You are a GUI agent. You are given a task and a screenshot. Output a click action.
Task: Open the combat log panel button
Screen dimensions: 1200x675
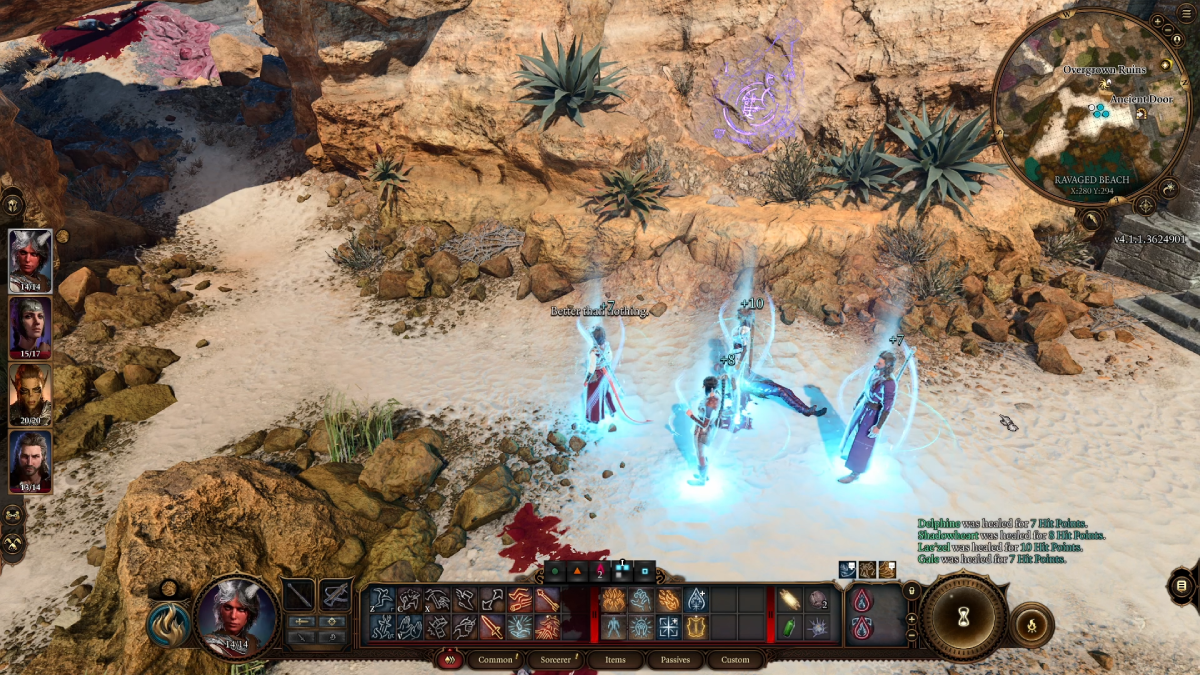click(1181, 585)
